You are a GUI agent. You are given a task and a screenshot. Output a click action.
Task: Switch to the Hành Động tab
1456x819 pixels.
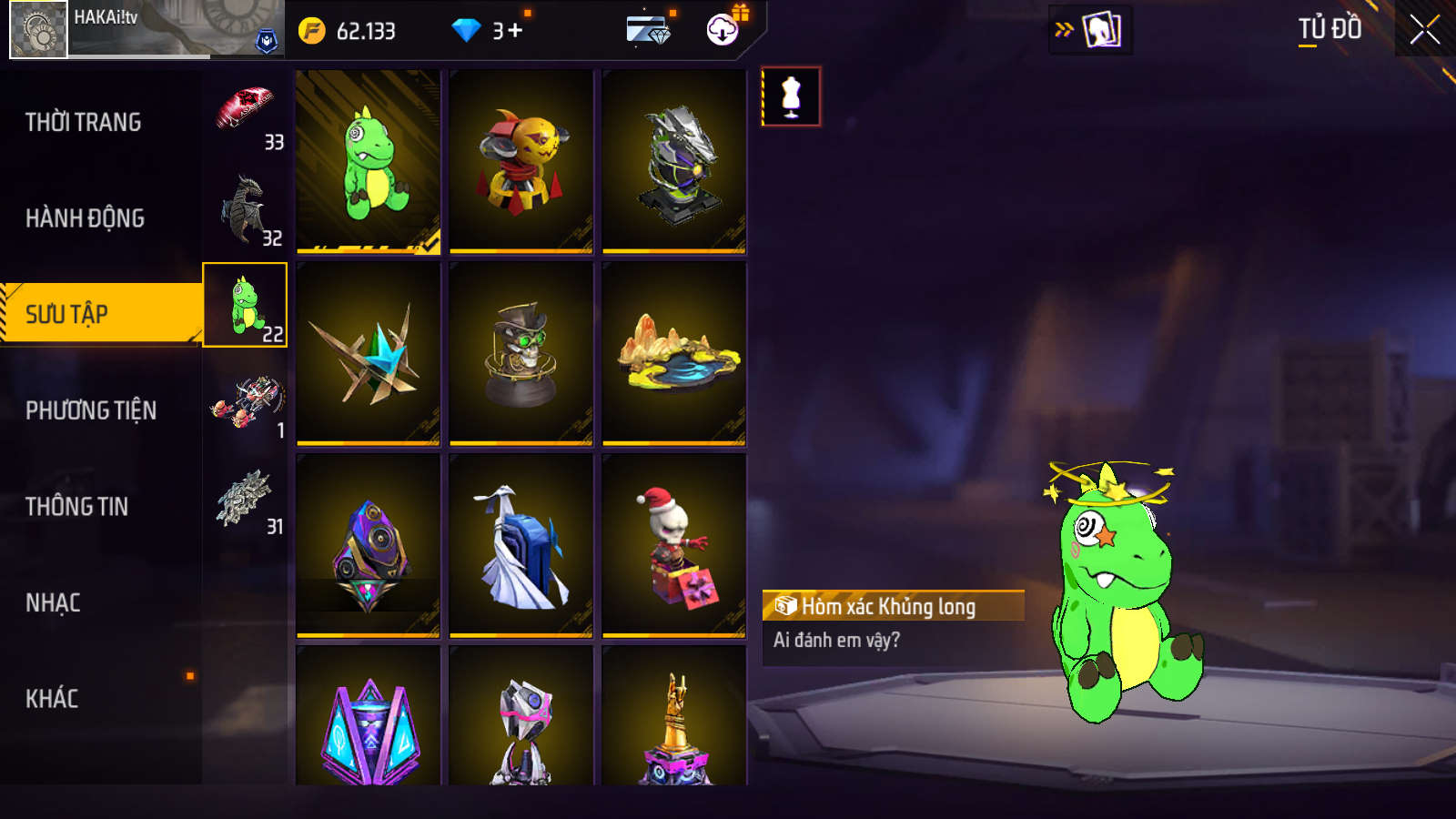86,218
